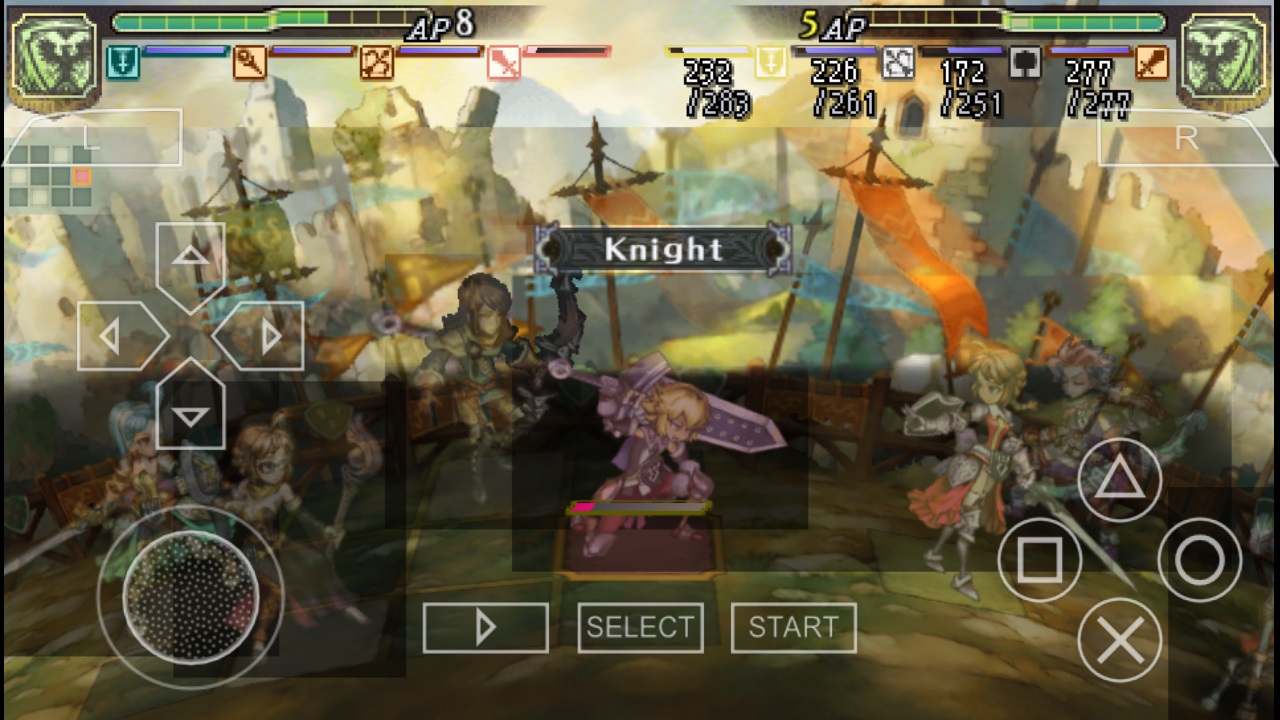1280x720 pixels.
Task: Tap the emulator SELECT button
Action: (x=640, y=628)
